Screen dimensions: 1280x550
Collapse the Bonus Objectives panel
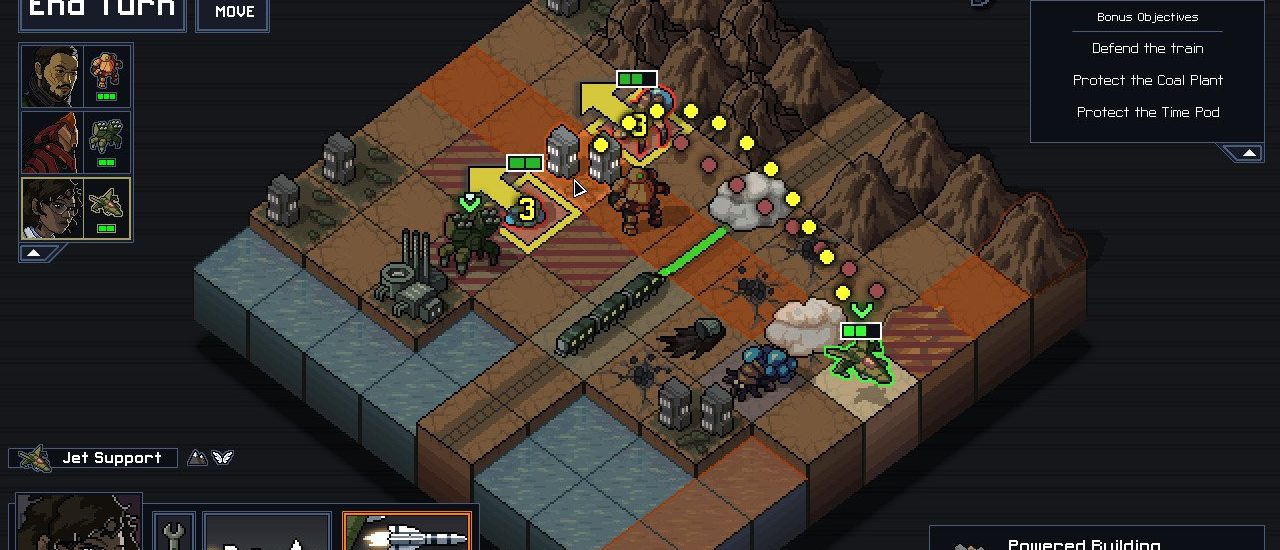[x=1248, y=153]
